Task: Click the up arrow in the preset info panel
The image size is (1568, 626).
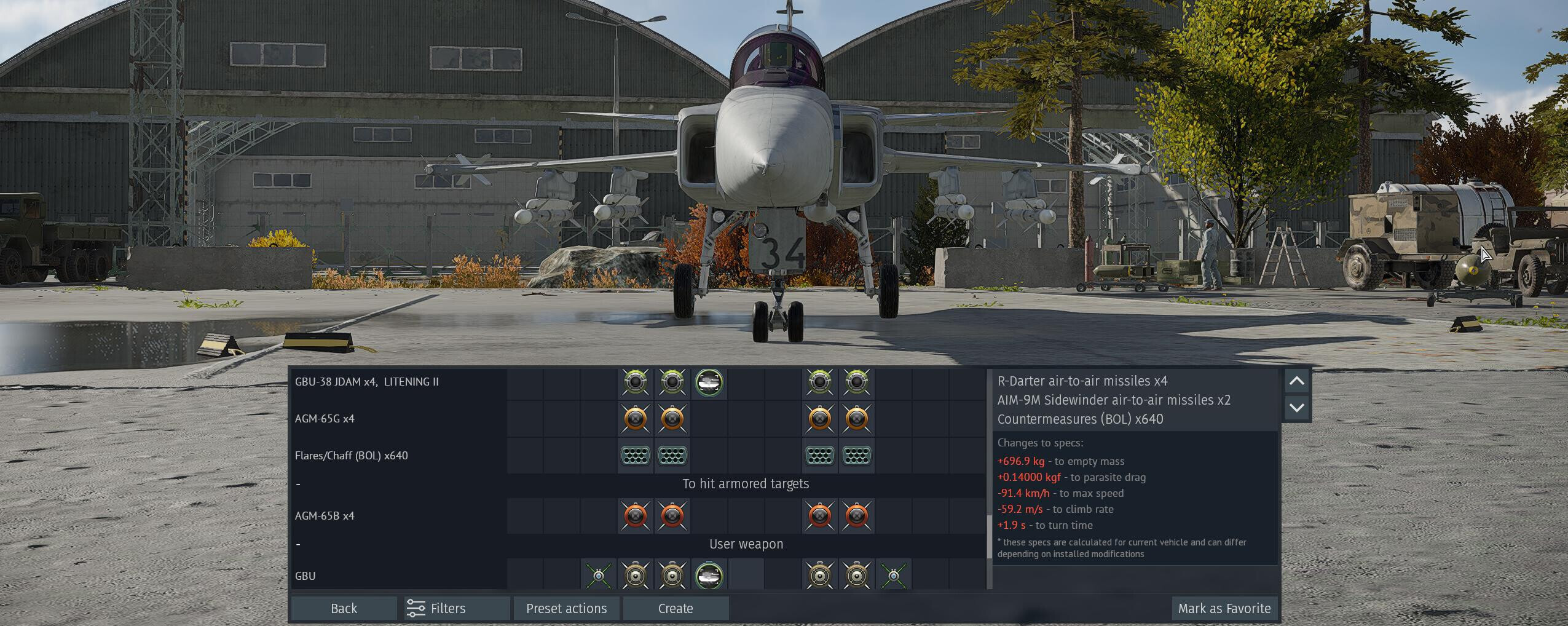Action: pyautogui.click(x=1296, y=381)
